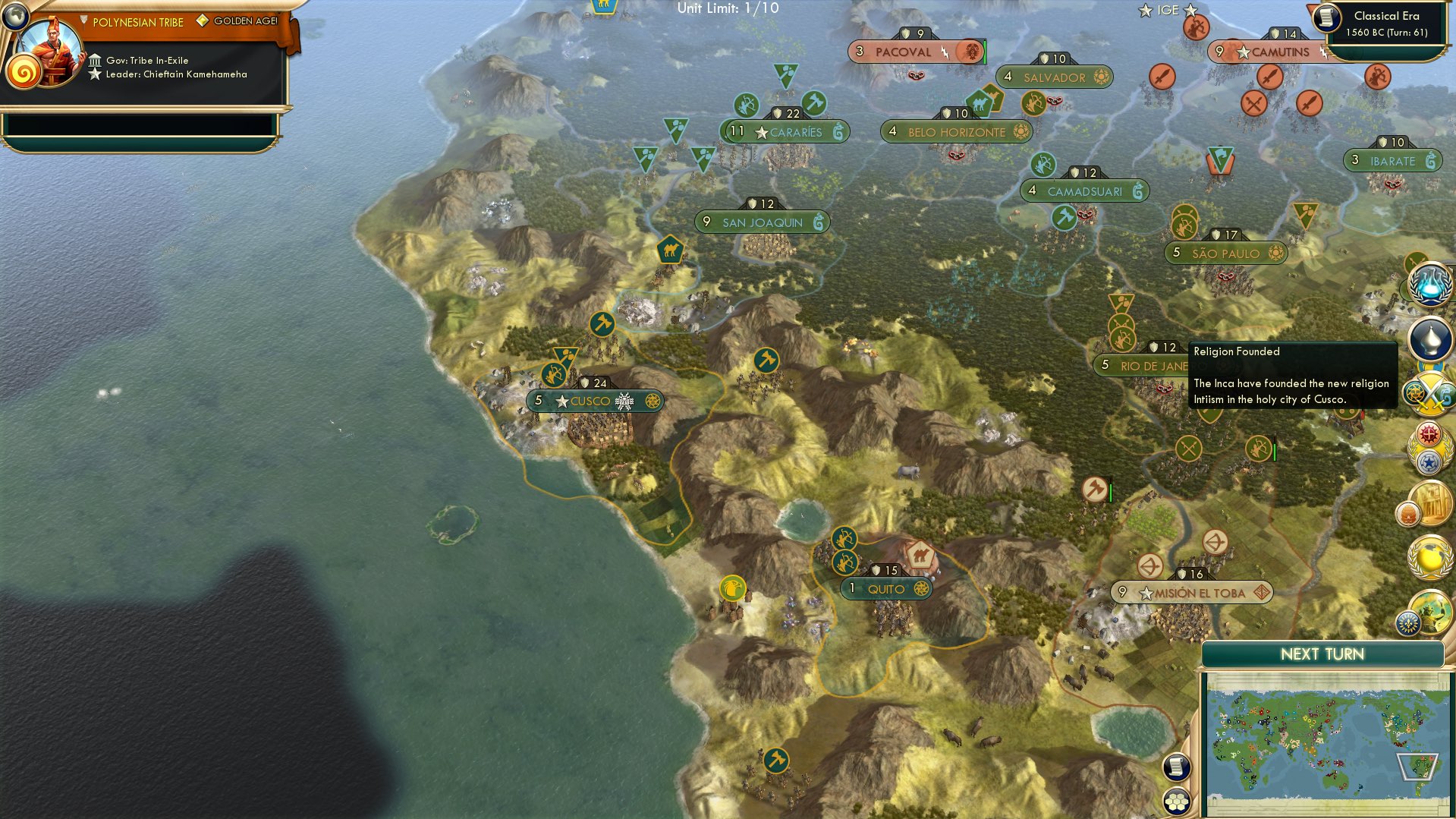Viewport: 1456px width, 819px height.
Task: Click the red religion notification bubble
Action: click(1429, 433)
